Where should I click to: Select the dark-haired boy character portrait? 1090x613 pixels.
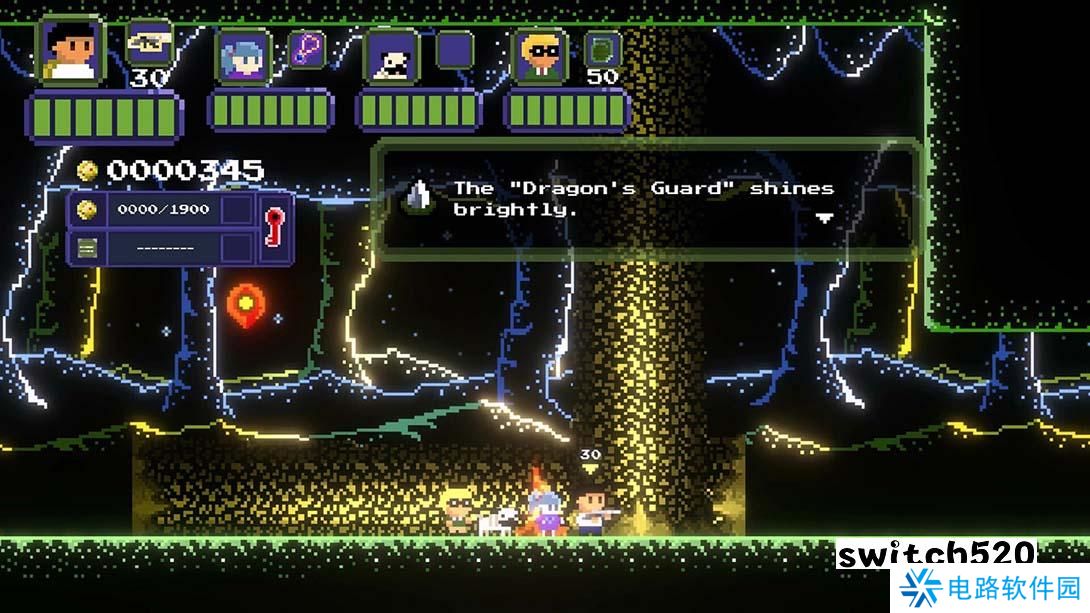click(71, 50)
